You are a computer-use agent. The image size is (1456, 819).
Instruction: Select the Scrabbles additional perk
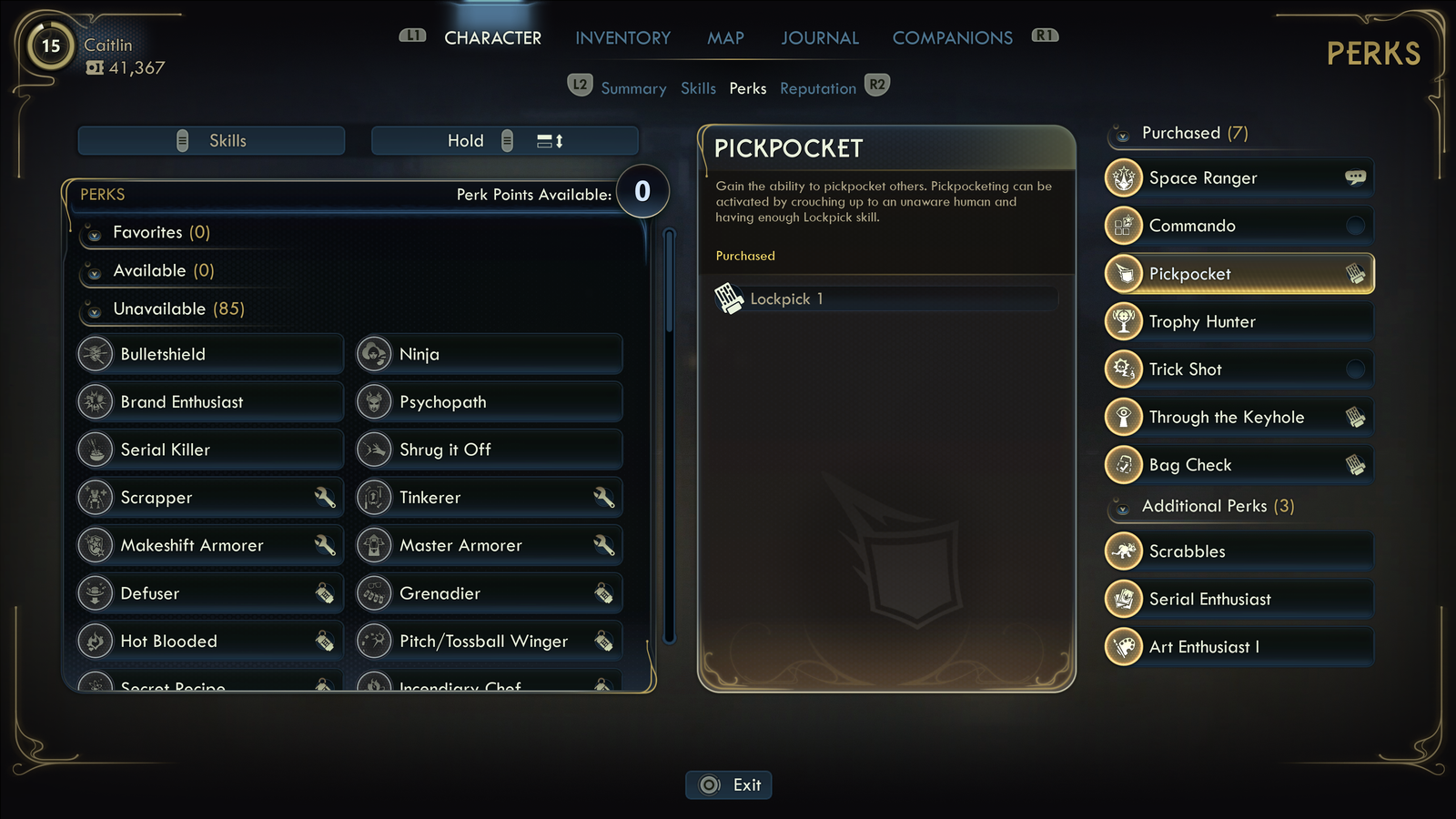pos(1239,551)
